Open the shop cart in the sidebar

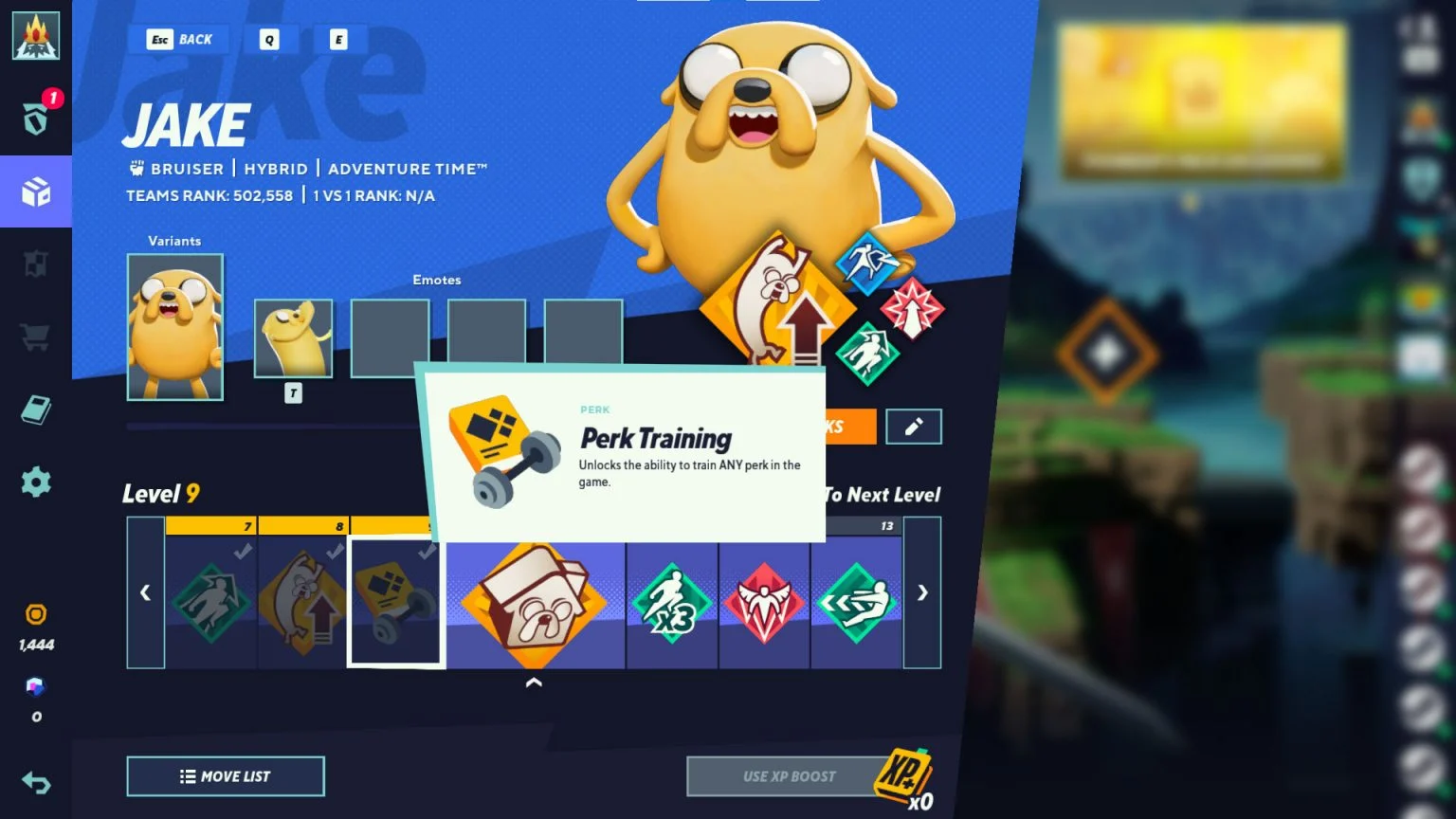pyautogui.click(x=35, y=337)
